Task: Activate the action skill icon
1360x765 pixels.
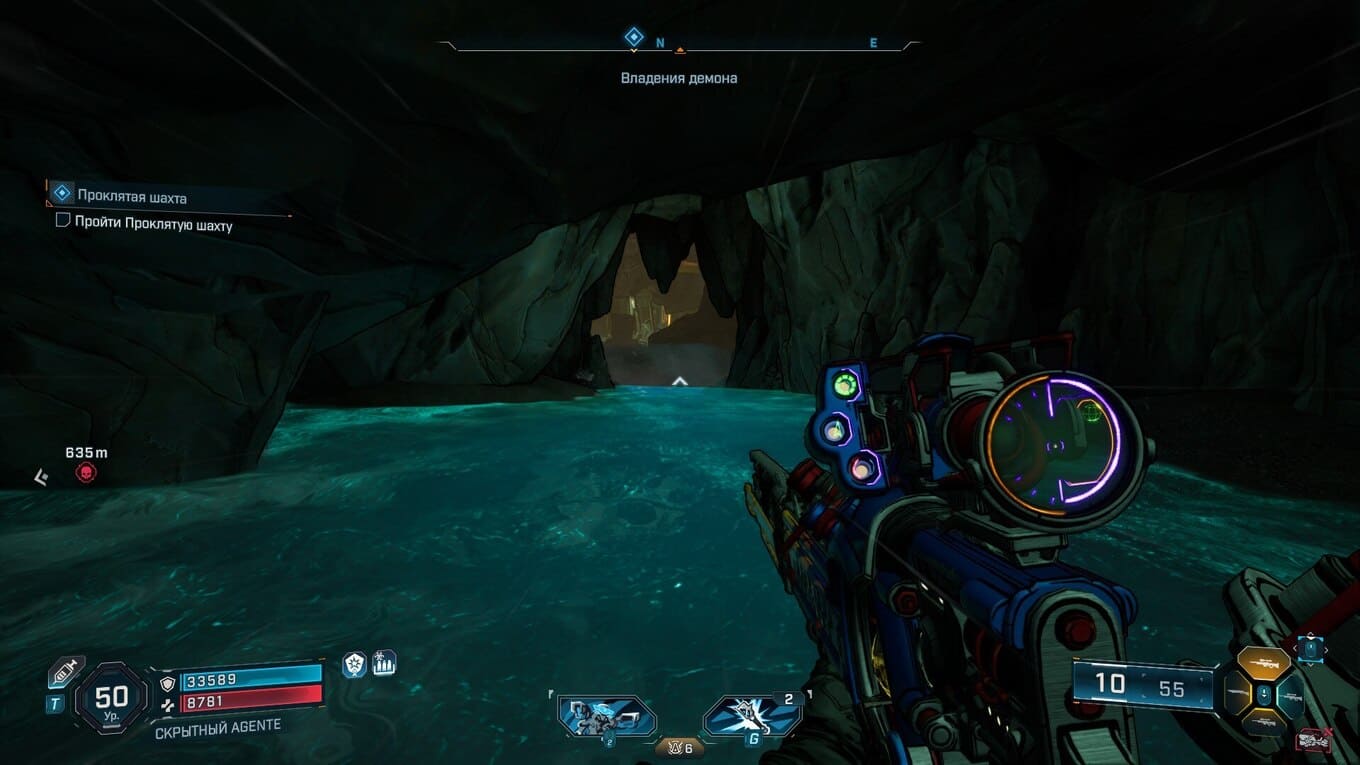Action: pyautogui.click(x=606, y=717)
